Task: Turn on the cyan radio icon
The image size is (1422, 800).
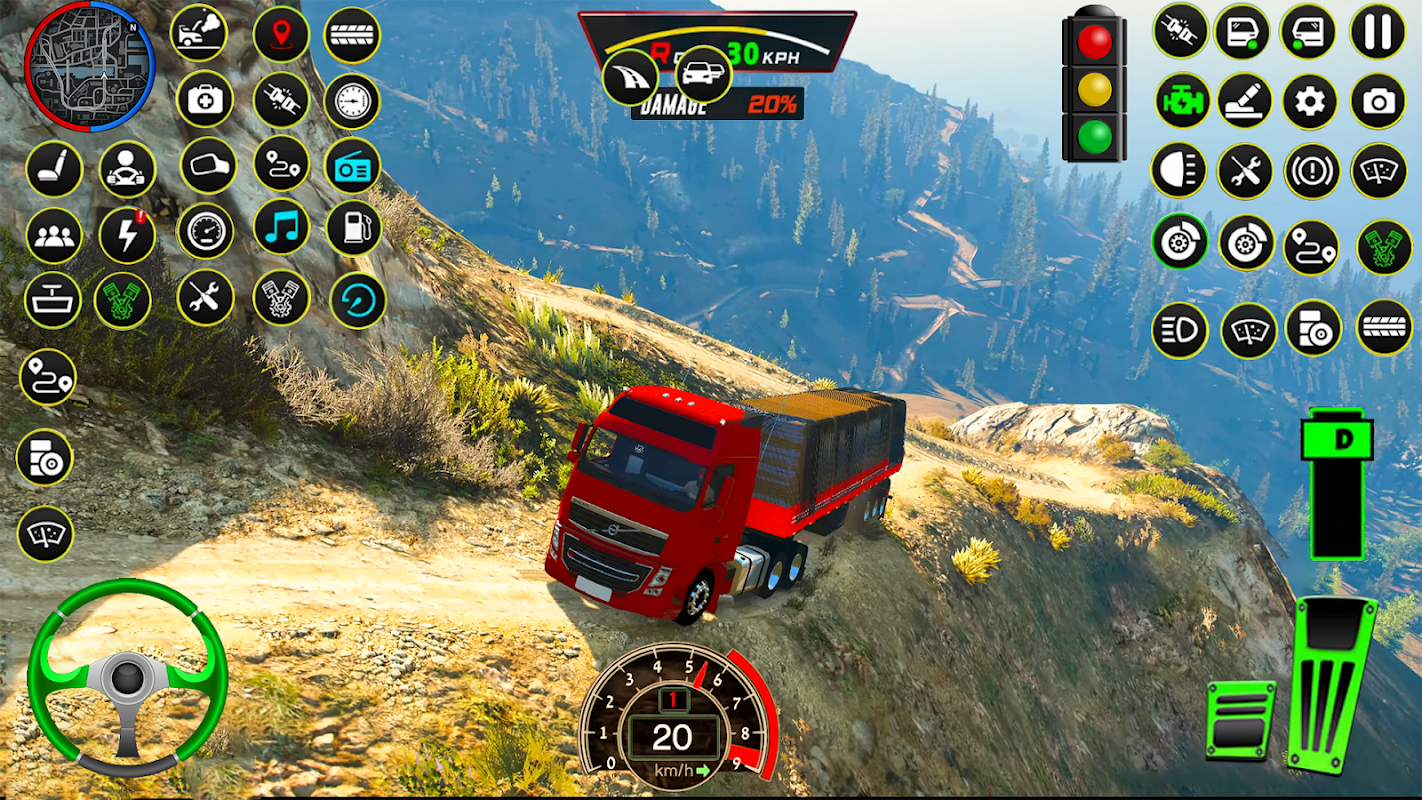Action: [353, 166]
